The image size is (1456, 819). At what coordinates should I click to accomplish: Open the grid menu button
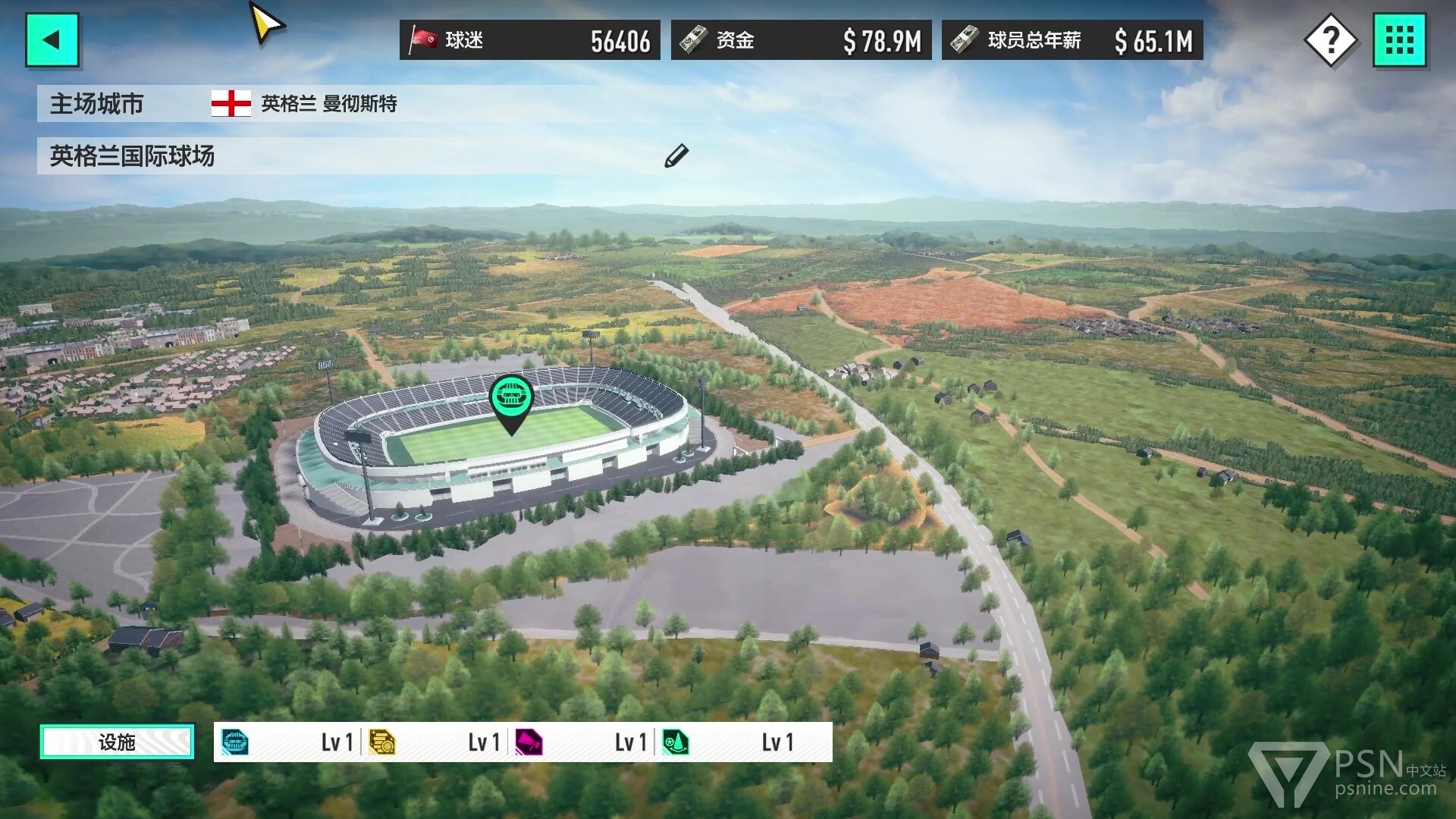(x=1399, y=39)
